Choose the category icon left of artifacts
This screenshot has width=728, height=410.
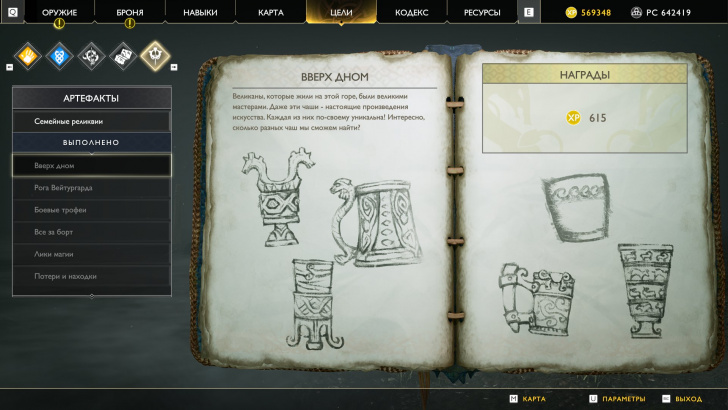122,55
